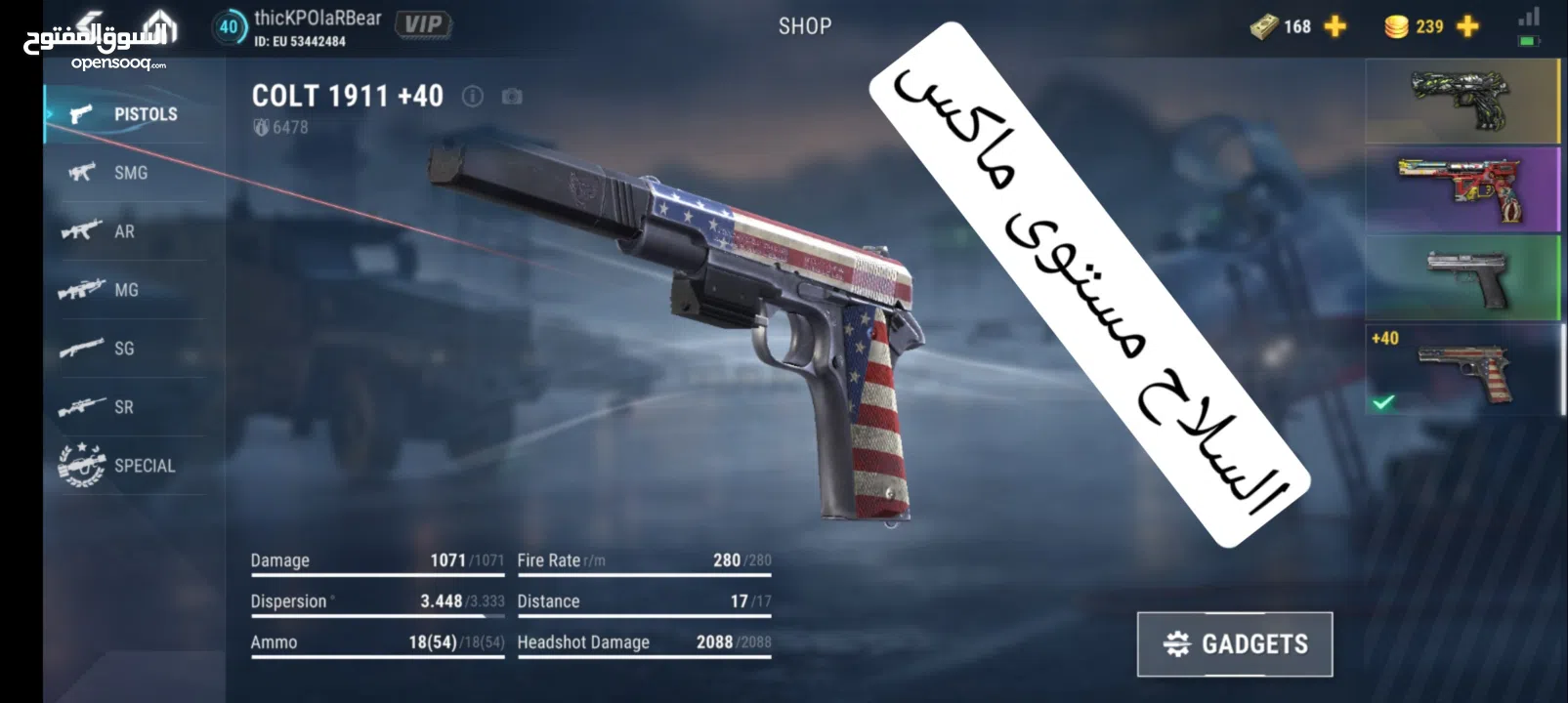
Task: Open the GADGETS menu
Action: point(1235,643)
